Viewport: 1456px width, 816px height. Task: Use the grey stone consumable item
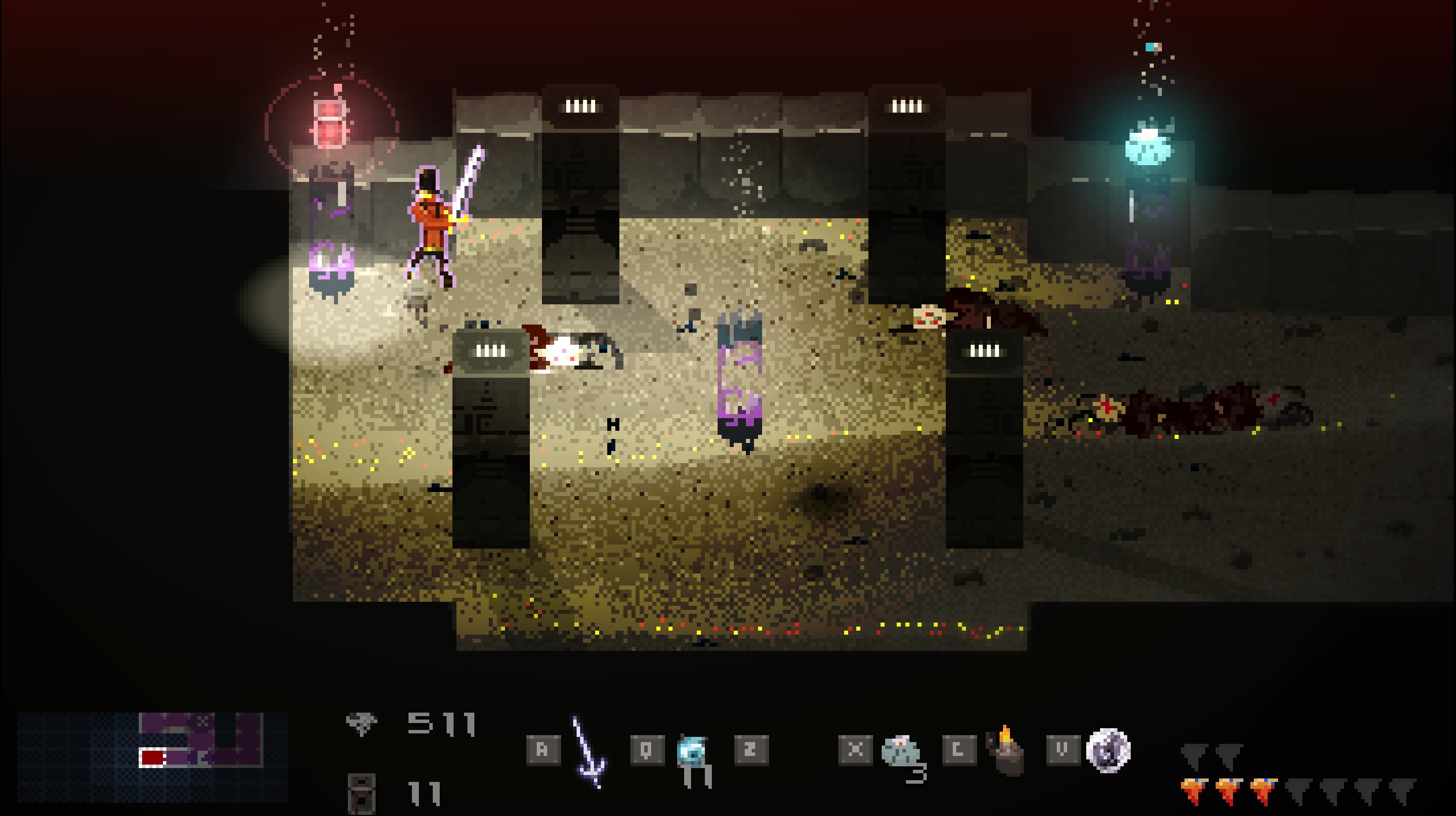[901, 751]
